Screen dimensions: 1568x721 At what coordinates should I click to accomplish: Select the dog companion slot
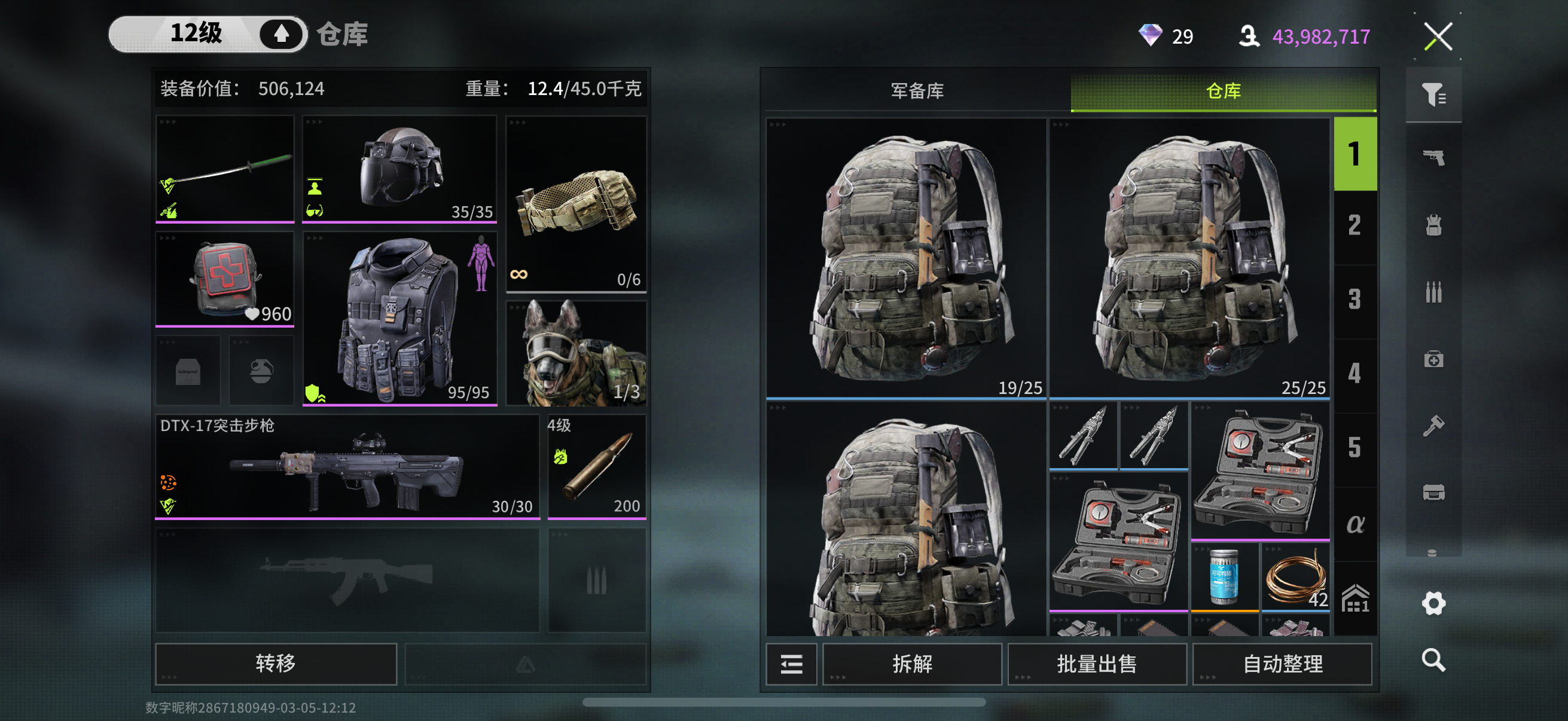pyautogui.click(x=576, y=353)
